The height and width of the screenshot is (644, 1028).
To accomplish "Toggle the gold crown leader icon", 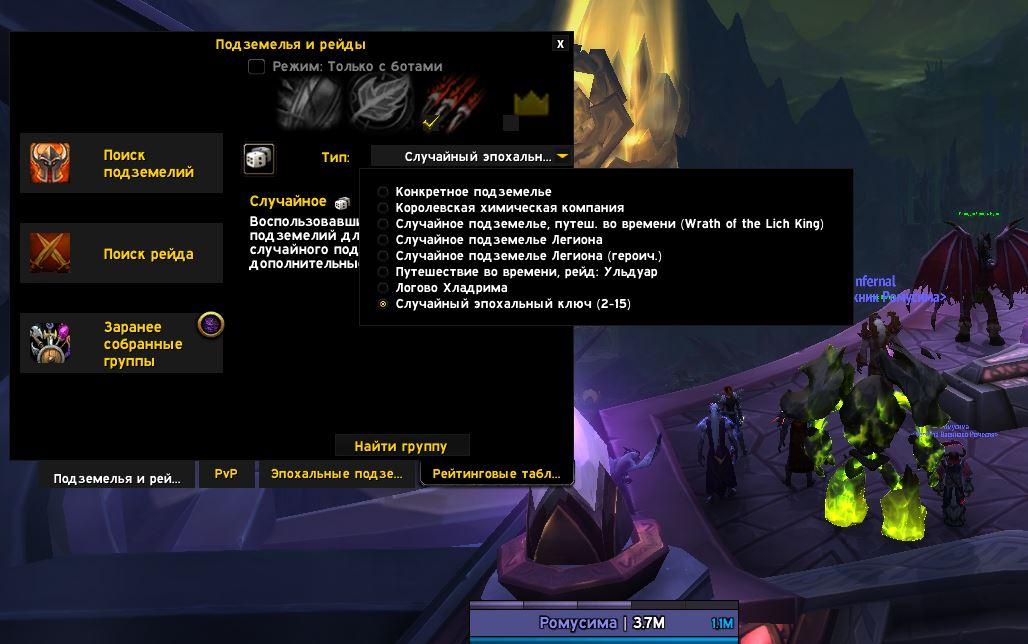I will (x=532, y=103).
